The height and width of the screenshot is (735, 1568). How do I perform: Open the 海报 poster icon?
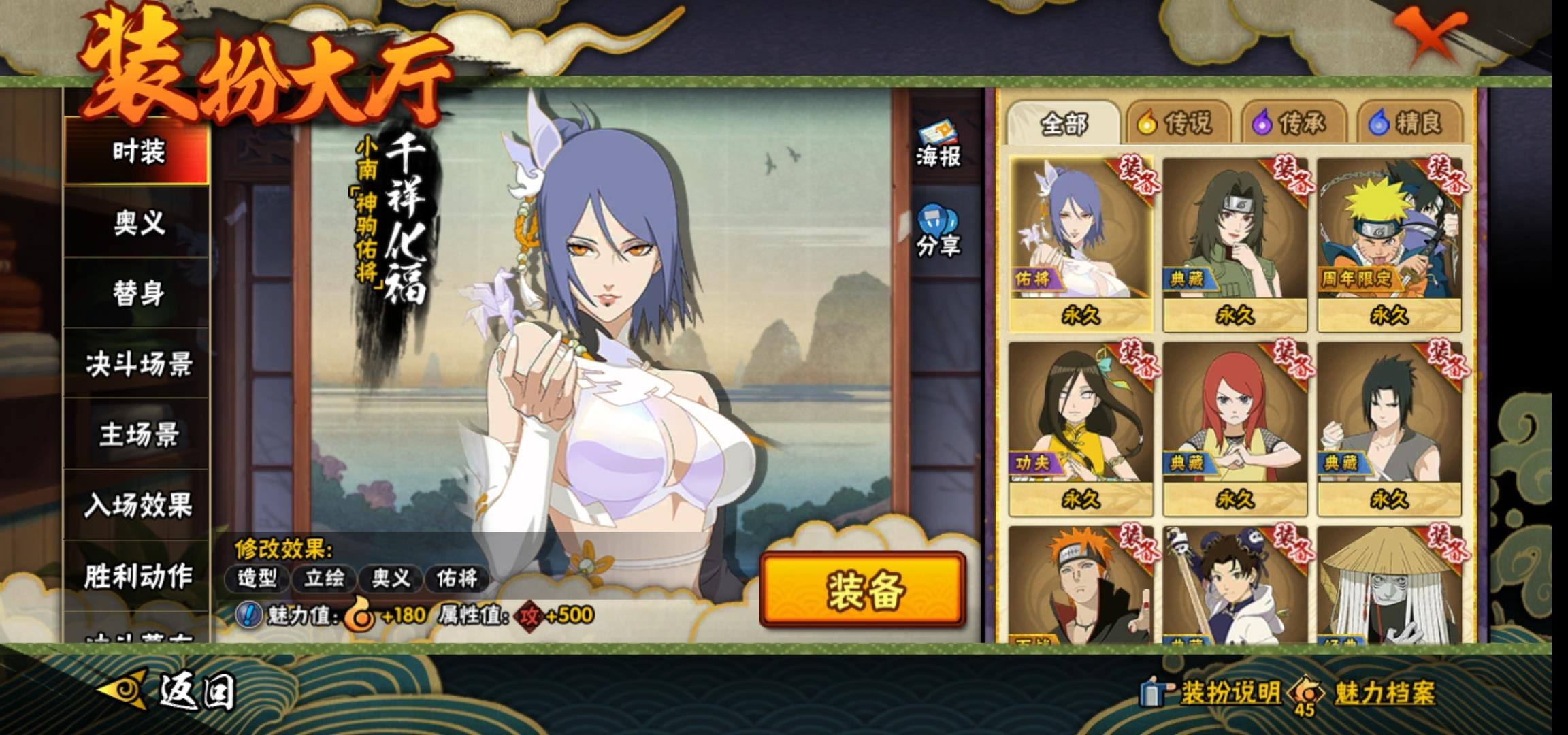[938, 145]
